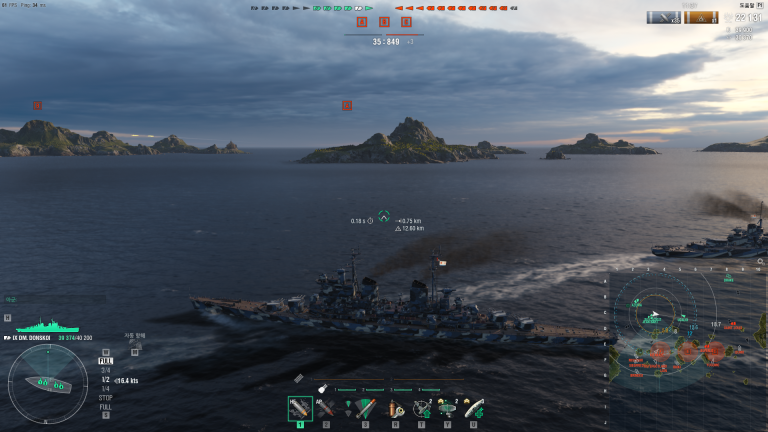Switch to AP shells
Viewport: 768px width, 432px height.
pos(327,409)
